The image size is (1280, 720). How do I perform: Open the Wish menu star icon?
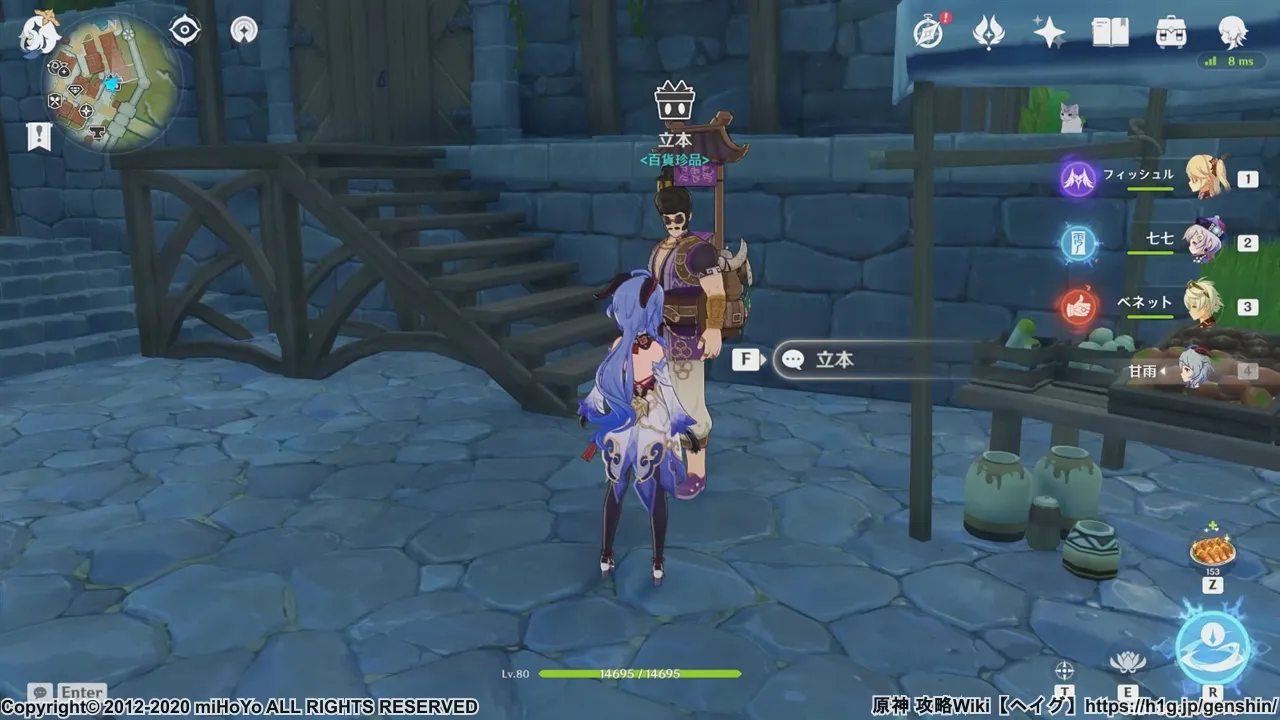1048,32
